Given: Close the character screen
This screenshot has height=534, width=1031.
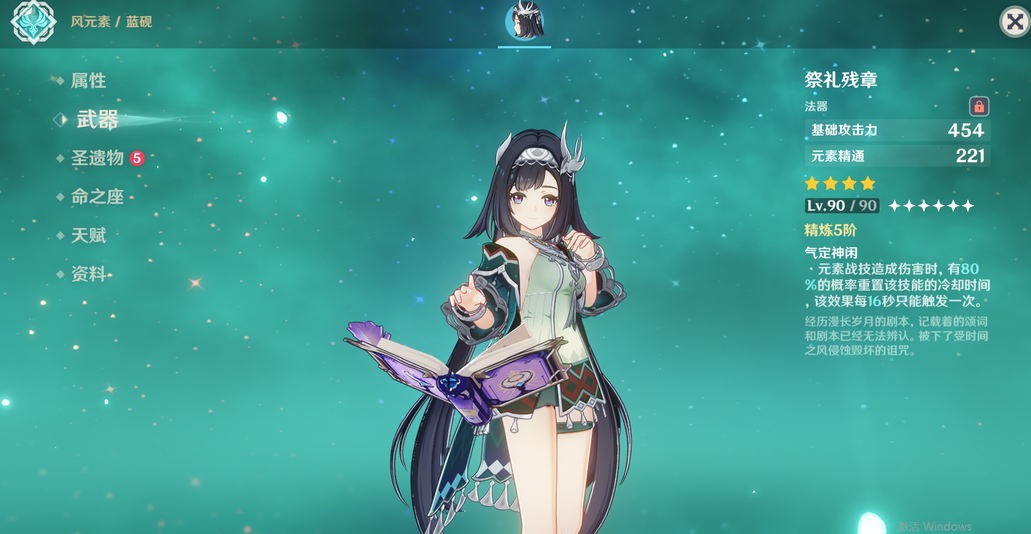Looking at the screenshot, I should 1014,22.
